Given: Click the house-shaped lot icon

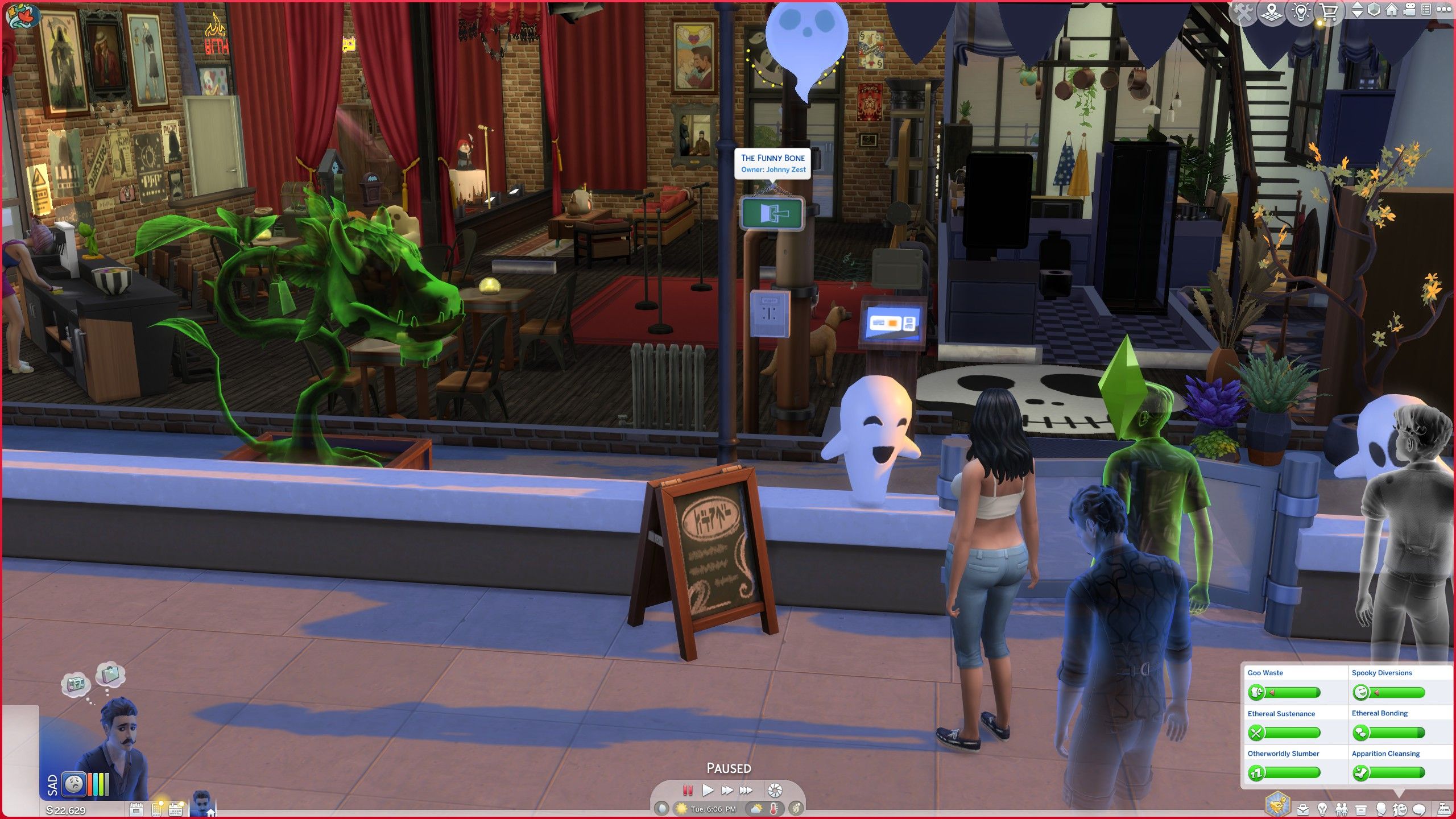Looking at the screenshot, I should pos(1392,10).
